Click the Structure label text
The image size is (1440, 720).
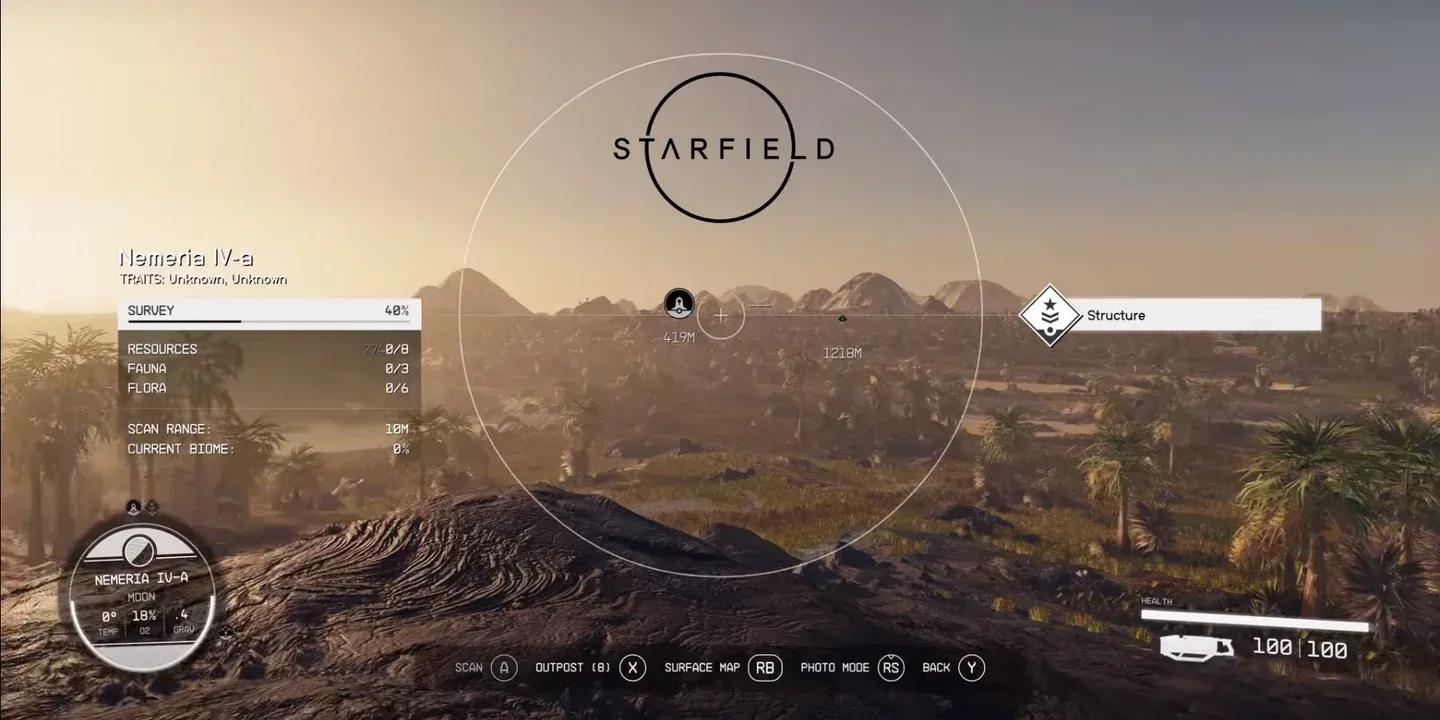click(x=1117, y=315)
